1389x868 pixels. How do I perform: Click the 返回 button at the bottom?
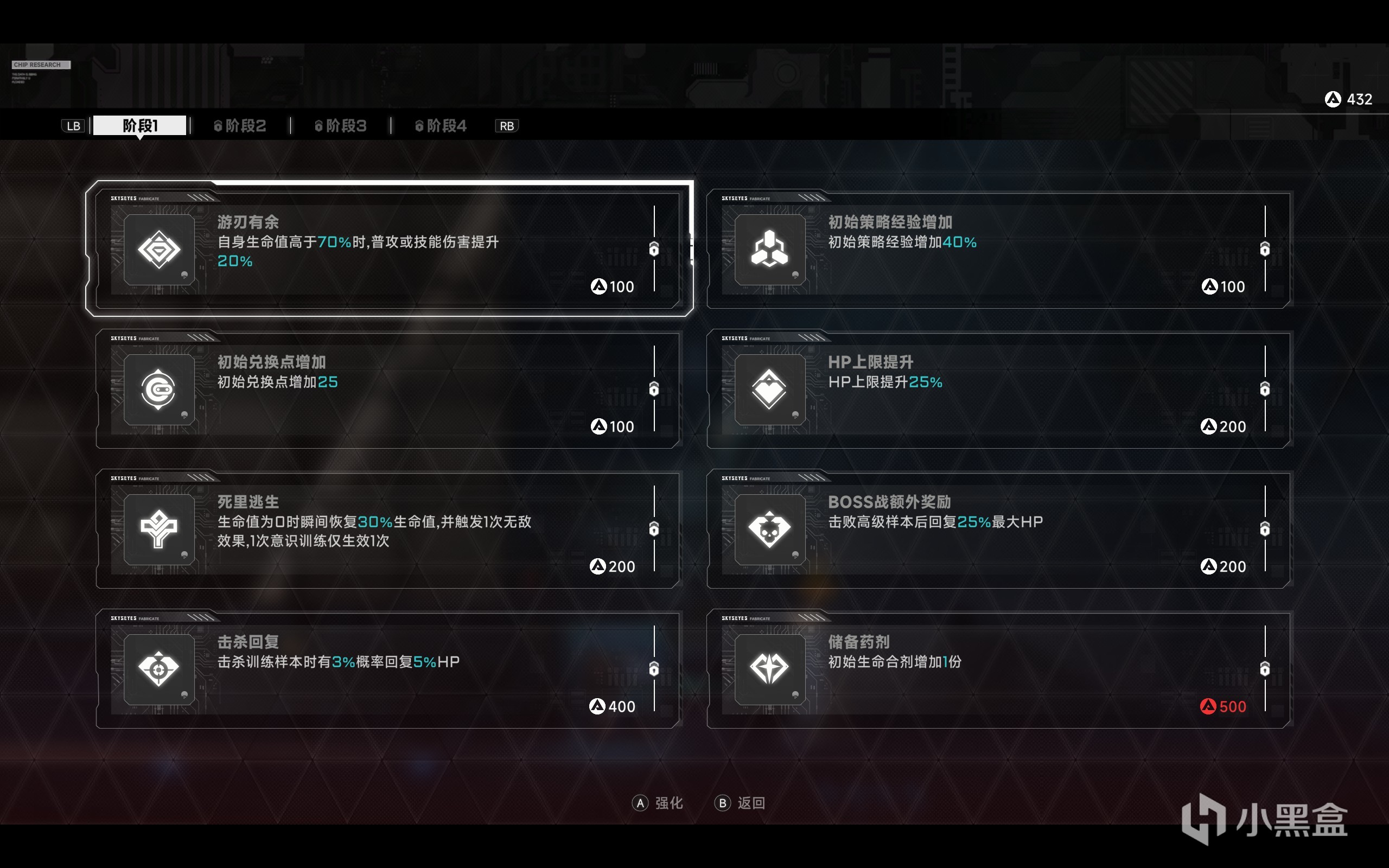(x=741, y=803)
